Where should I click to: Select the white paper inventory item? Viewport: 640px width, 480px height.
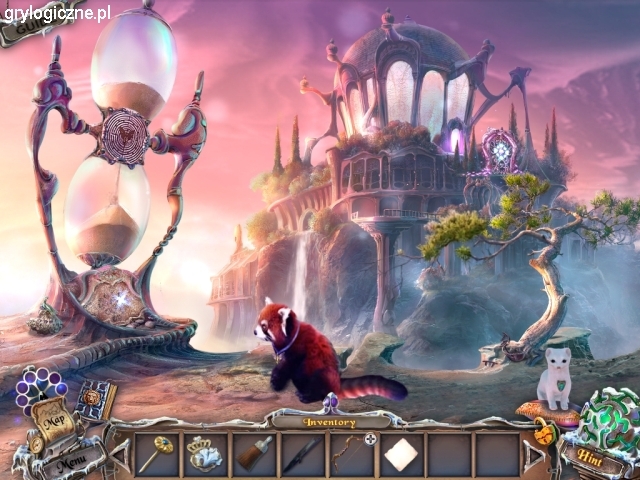[x=401, y=454]
